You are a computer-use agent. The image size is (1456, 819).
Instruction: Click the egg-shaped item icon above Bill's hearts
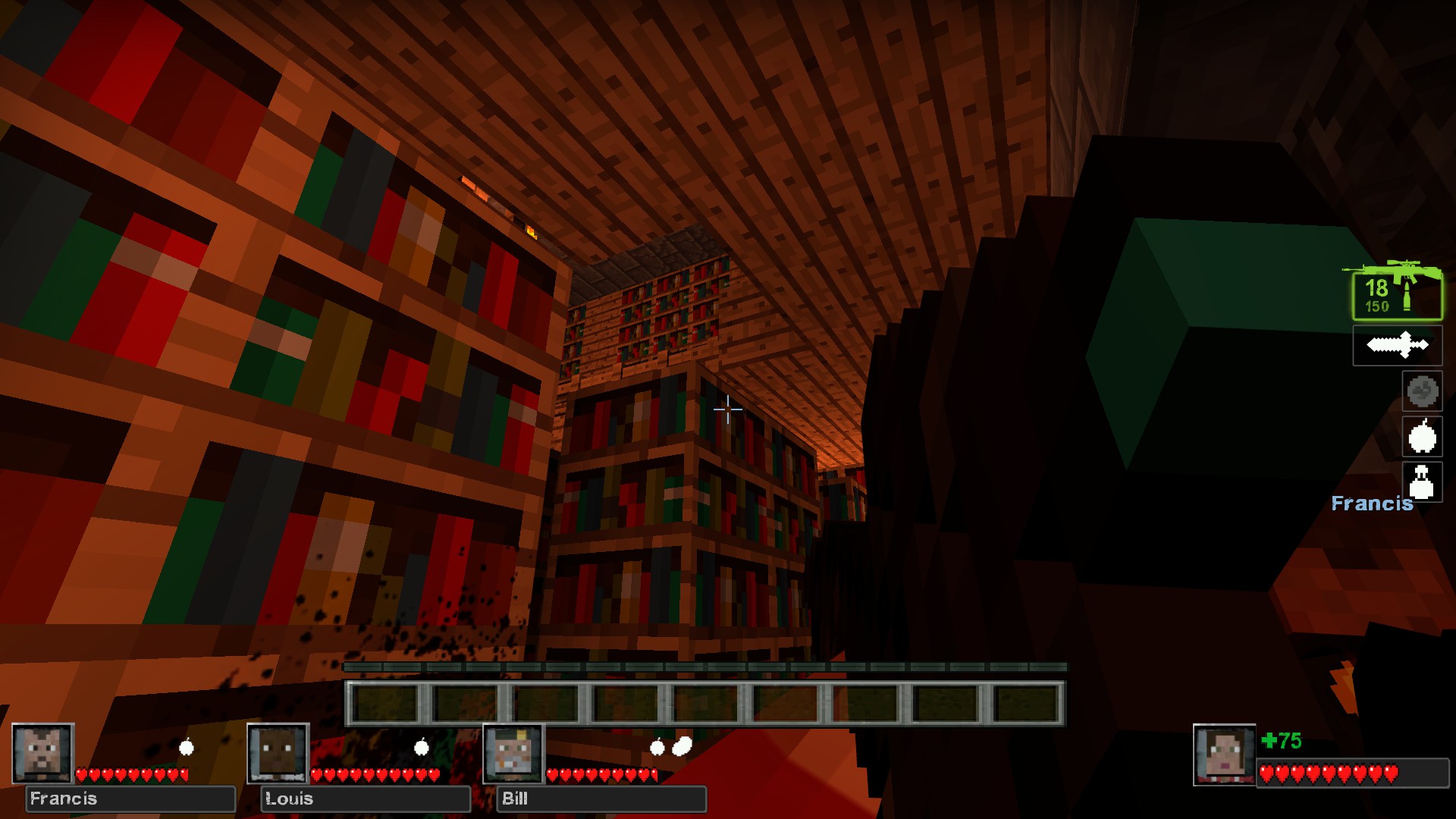click(x=682, y=746)
